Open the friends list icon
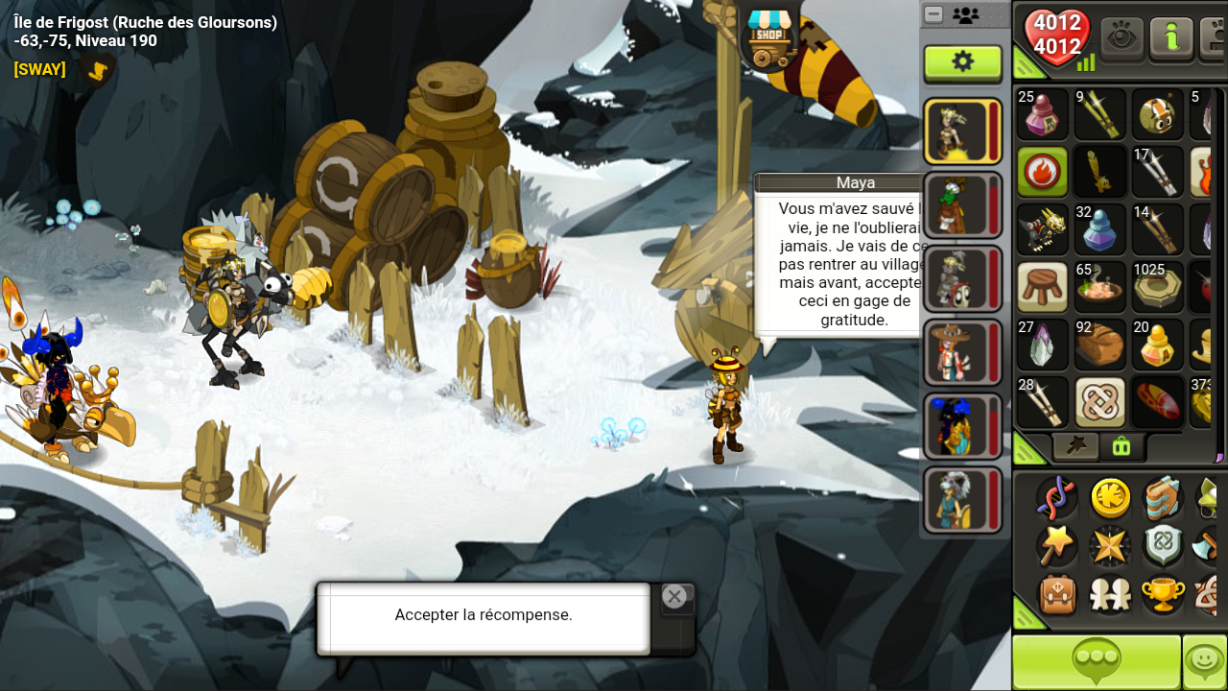 [1110, 595]
